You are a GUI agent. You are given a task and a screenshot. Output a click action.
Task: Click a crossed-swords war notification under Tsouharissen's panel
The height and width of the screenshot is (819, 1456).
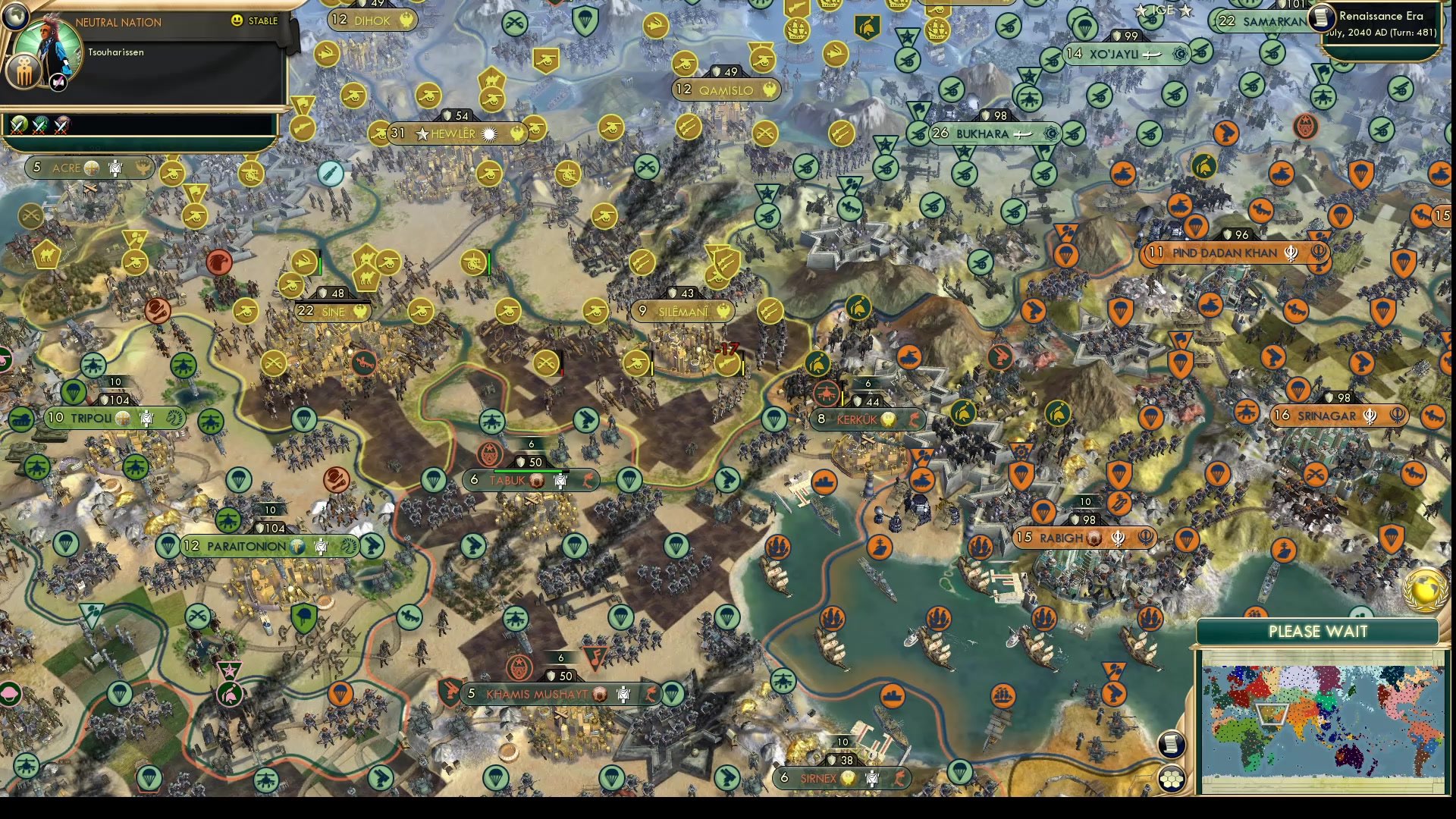[x=19, y=128]
